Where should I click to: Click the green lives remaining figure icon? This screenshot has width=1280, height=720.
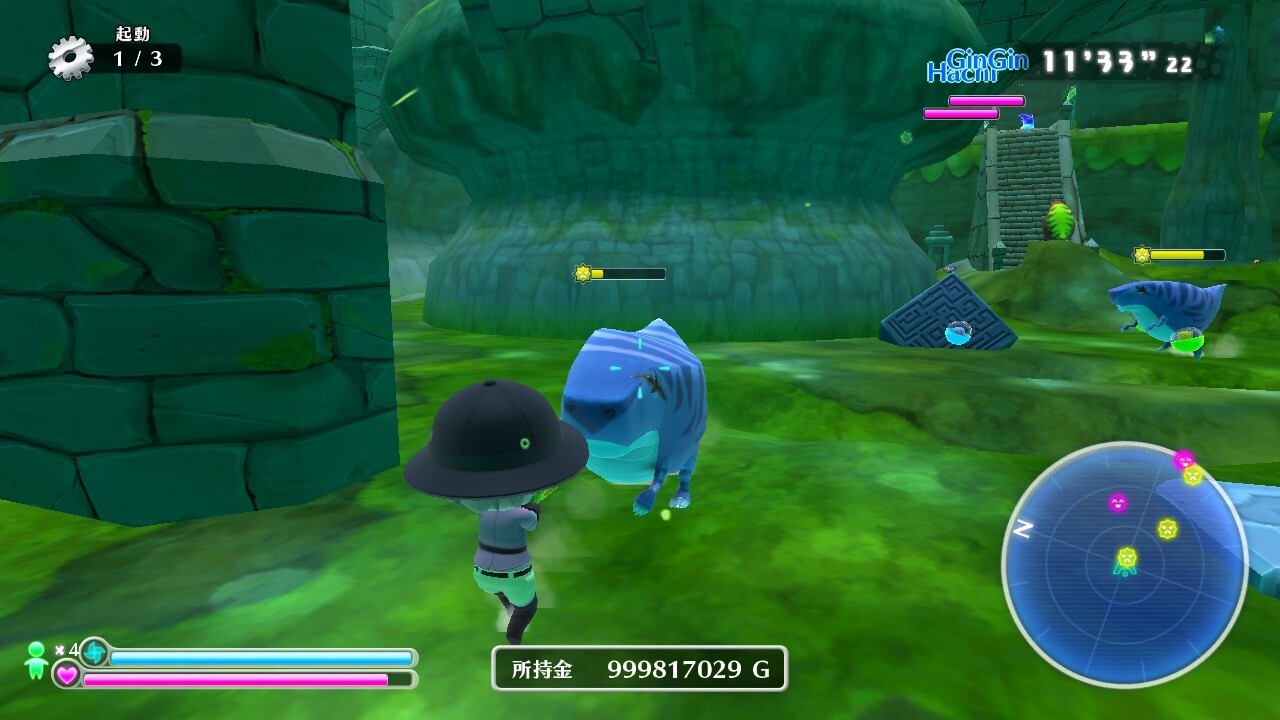(37, 660)
